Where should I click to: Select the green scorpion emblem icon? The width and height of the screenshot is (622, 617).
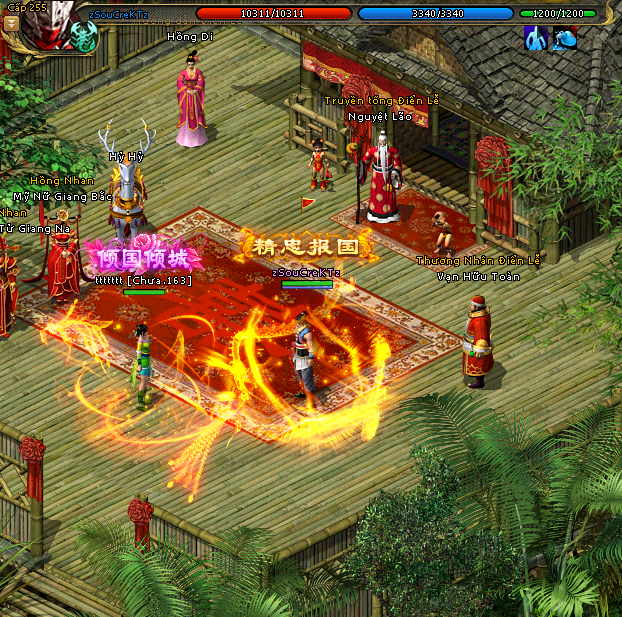pyautogui.click(x=84, y=38)
